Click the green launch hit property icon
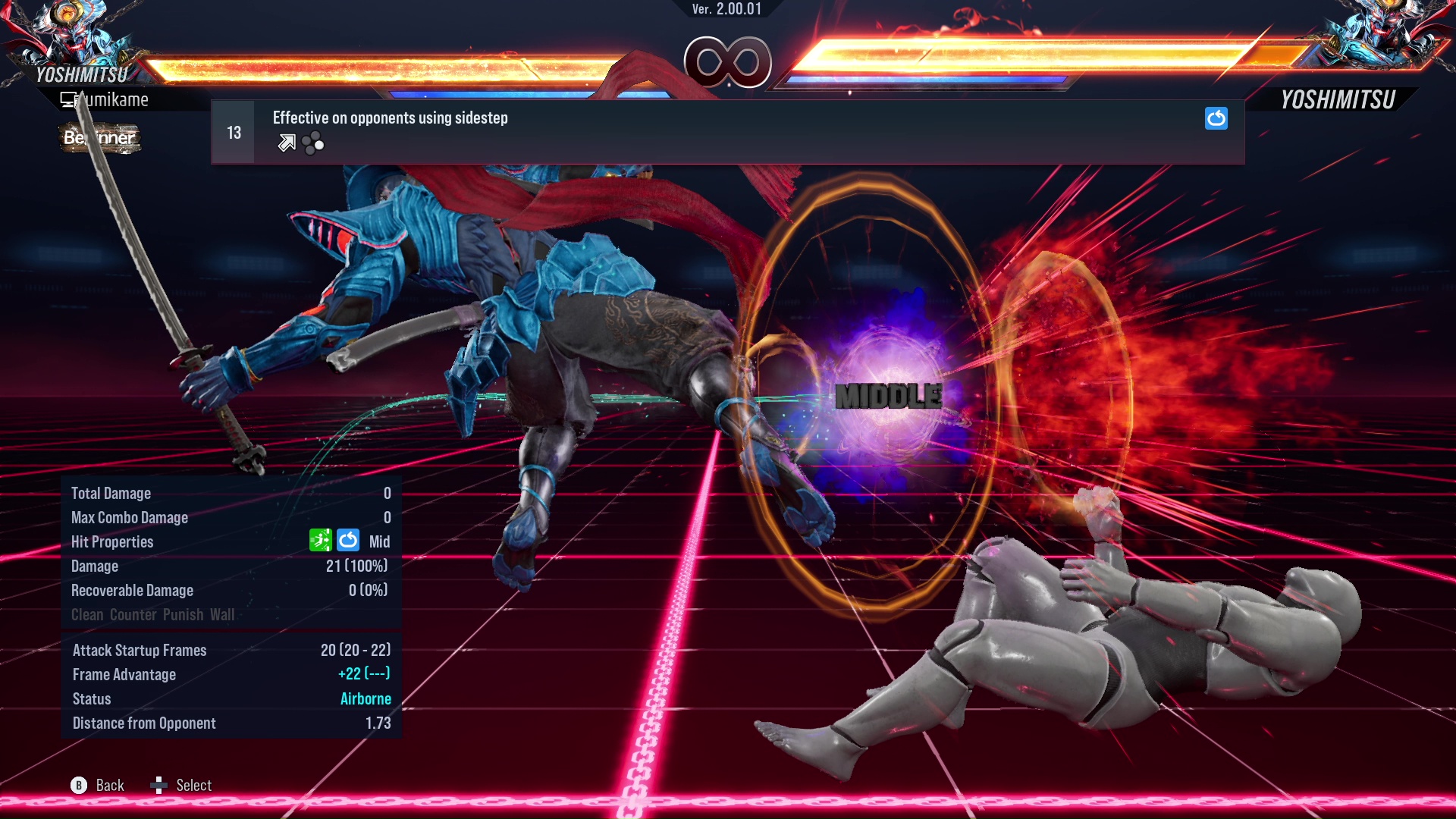Viewport: 1456px width, 819px height. [x=322, y=541]
